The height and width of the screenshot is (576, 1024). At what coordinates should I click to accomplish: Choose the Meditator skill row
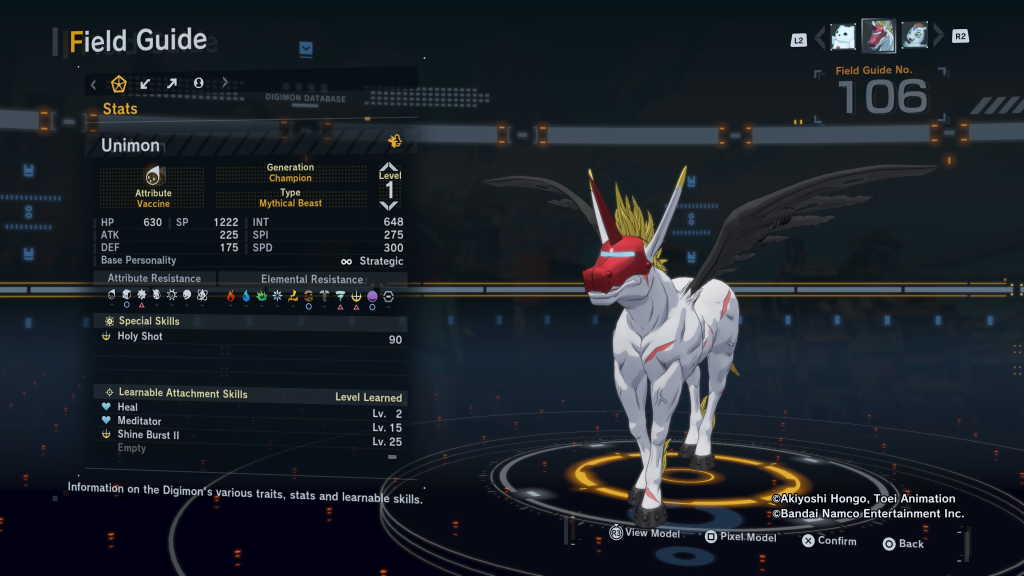pos(250,422)
